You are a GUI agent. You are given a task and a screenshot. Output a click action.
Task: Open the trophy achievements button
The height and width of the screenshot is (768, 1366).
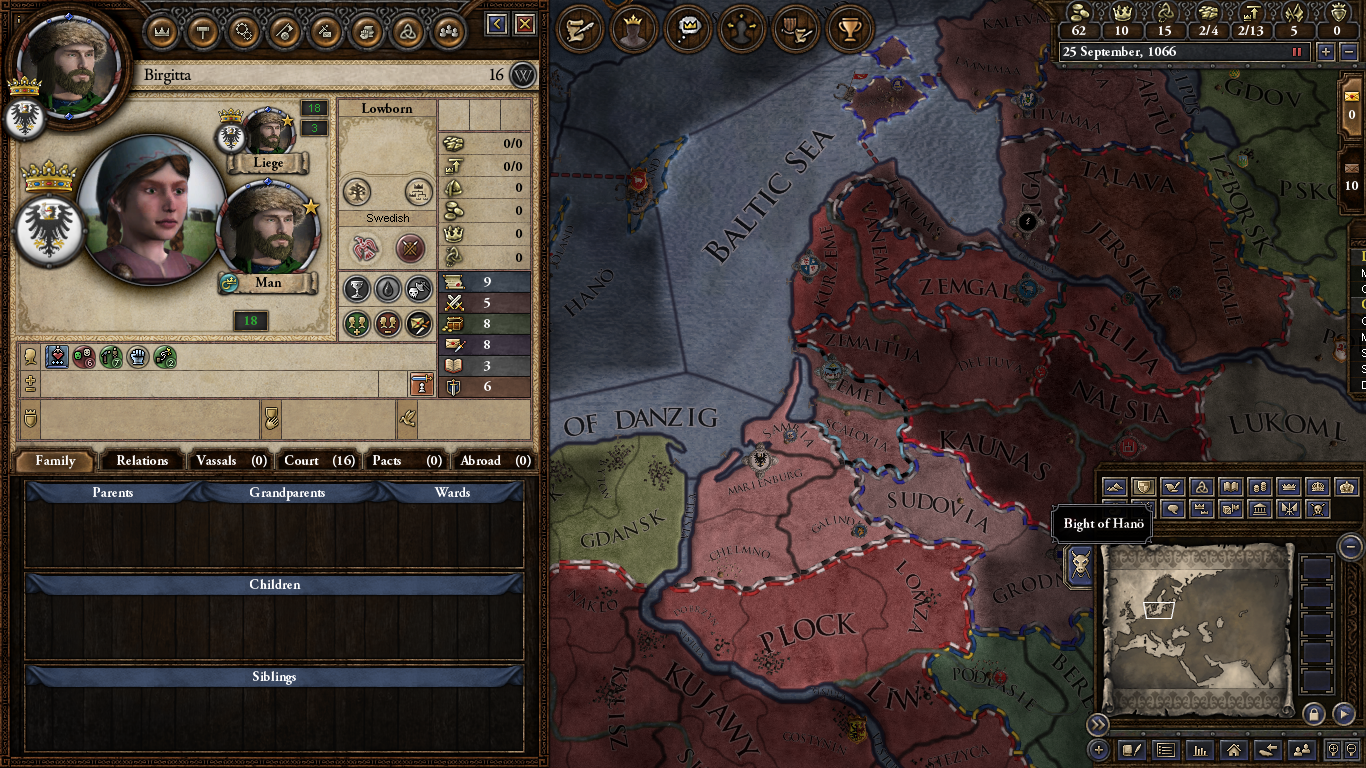point(850,30)
